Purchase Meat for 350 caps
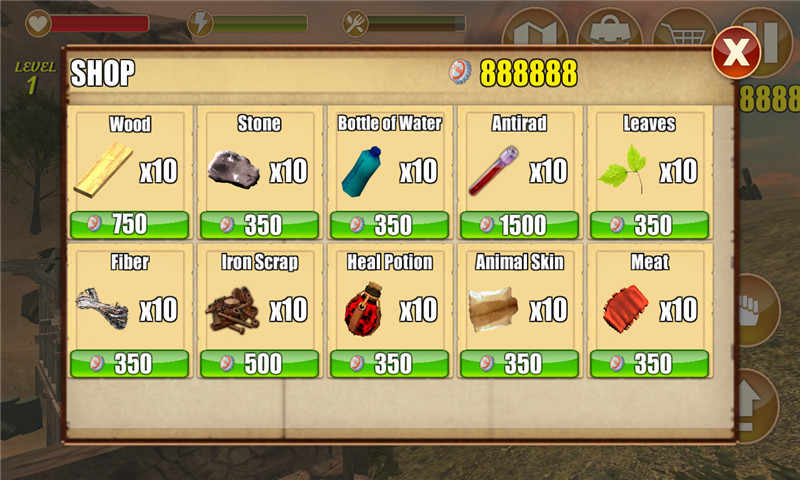The width and height of the screenshot is (800, 480). click(x=649, y=363)
